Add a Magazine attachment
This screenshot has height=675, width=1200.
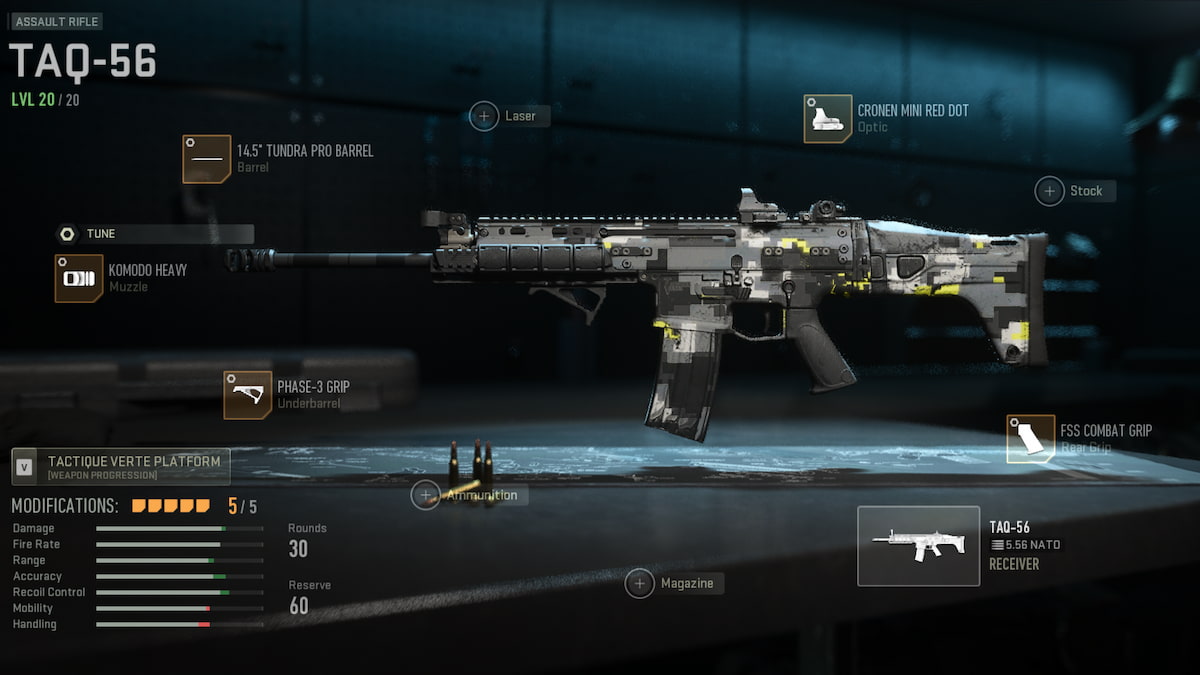click(640, 583)
